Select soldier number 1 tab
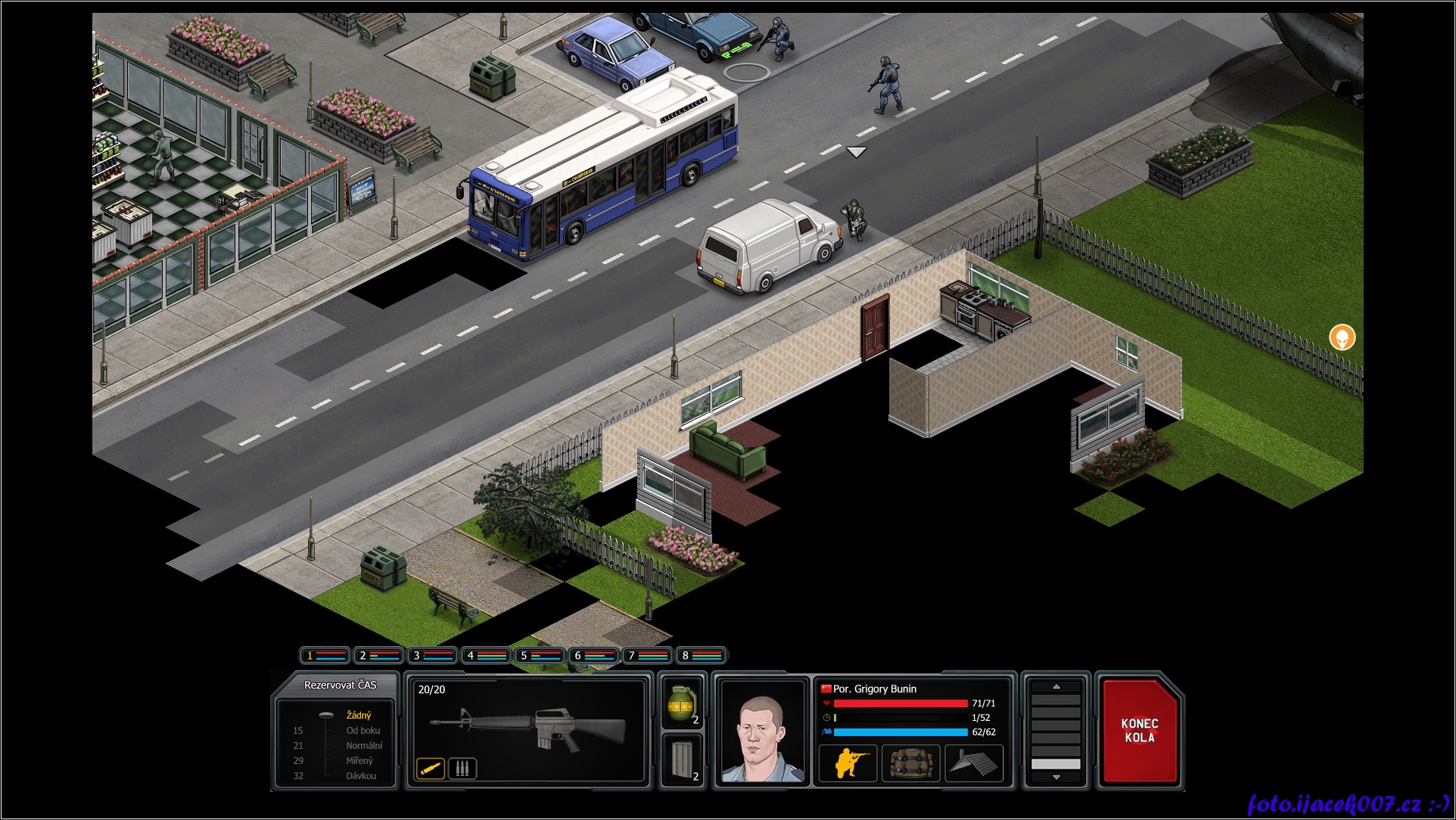Screen dimensions: 1456x820 pyautogui.click(x=325, y=655)
